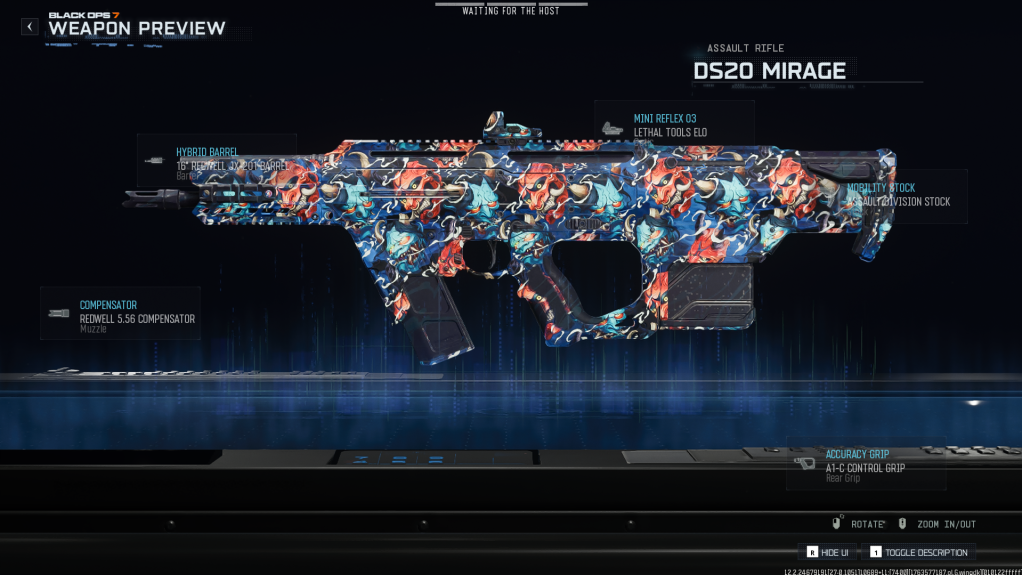
Task: Activate the Toggle Description option
Action: 917,552
